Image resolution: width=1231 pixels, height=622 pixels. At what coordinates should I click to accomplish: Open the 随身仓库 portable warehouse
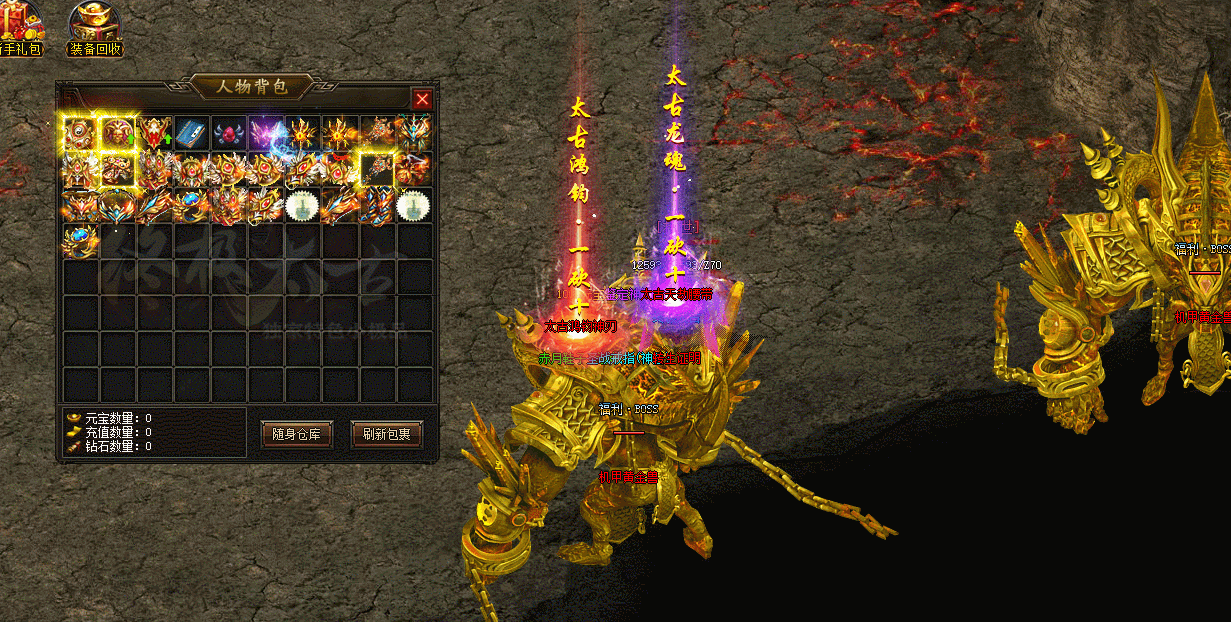click(x=296, y=434)
